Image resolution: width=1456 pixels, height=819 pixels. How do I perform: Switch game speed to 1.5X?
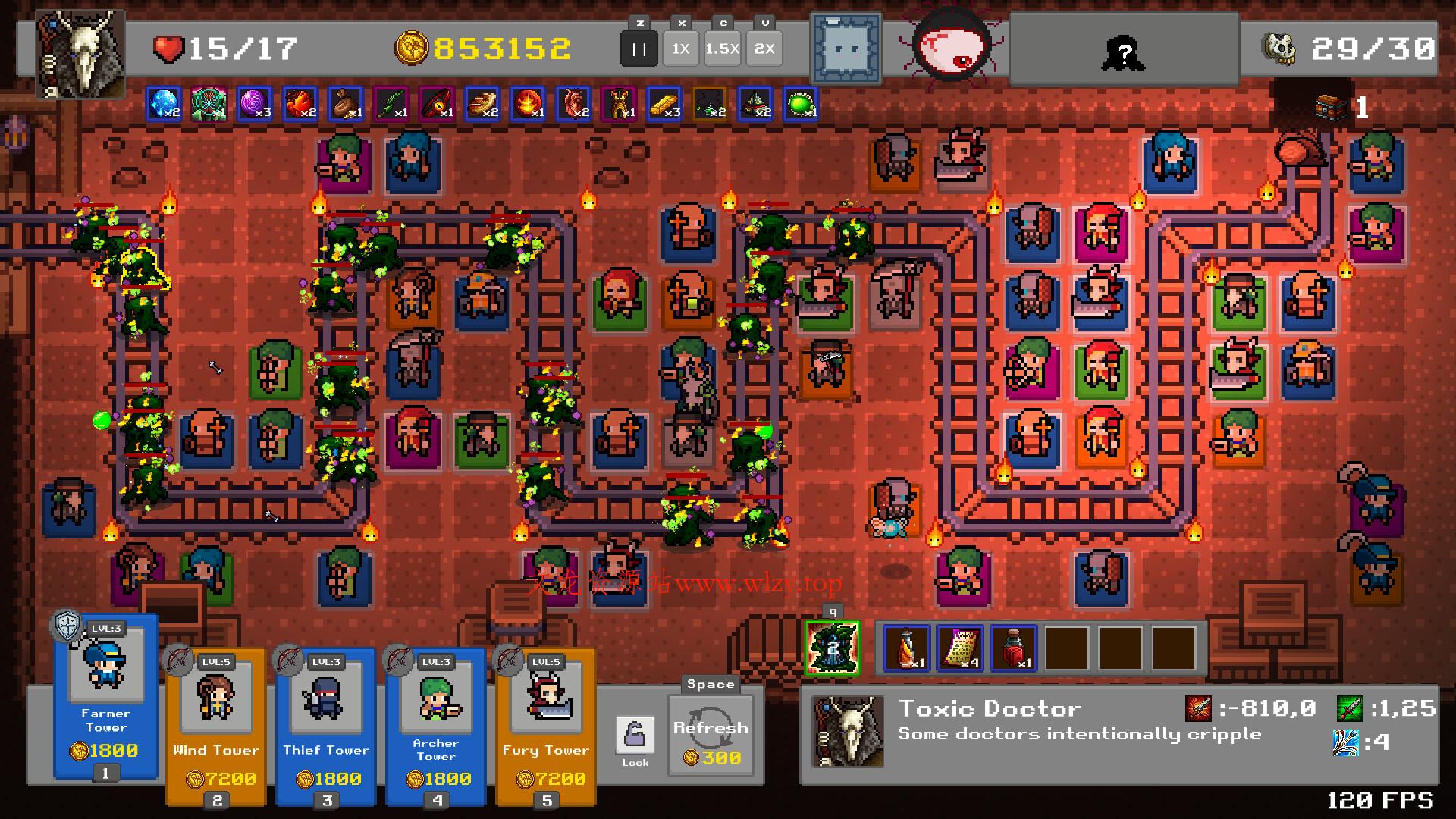point(722,49)
